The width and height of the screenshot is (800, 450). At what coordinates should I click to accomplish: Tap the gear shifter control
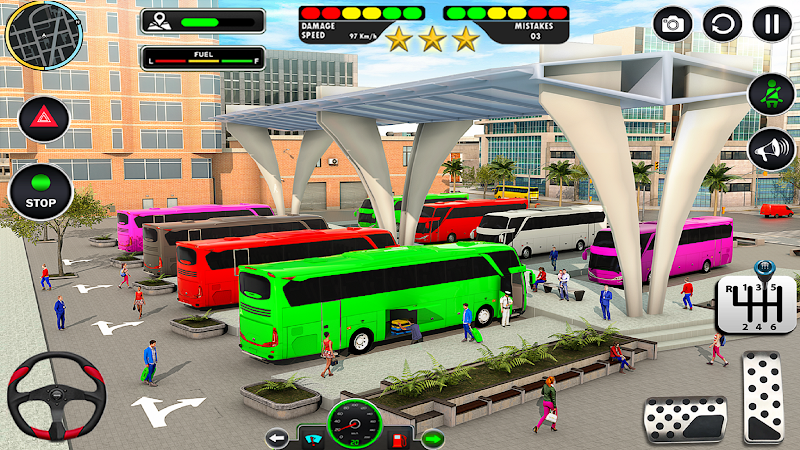(756, 304)
